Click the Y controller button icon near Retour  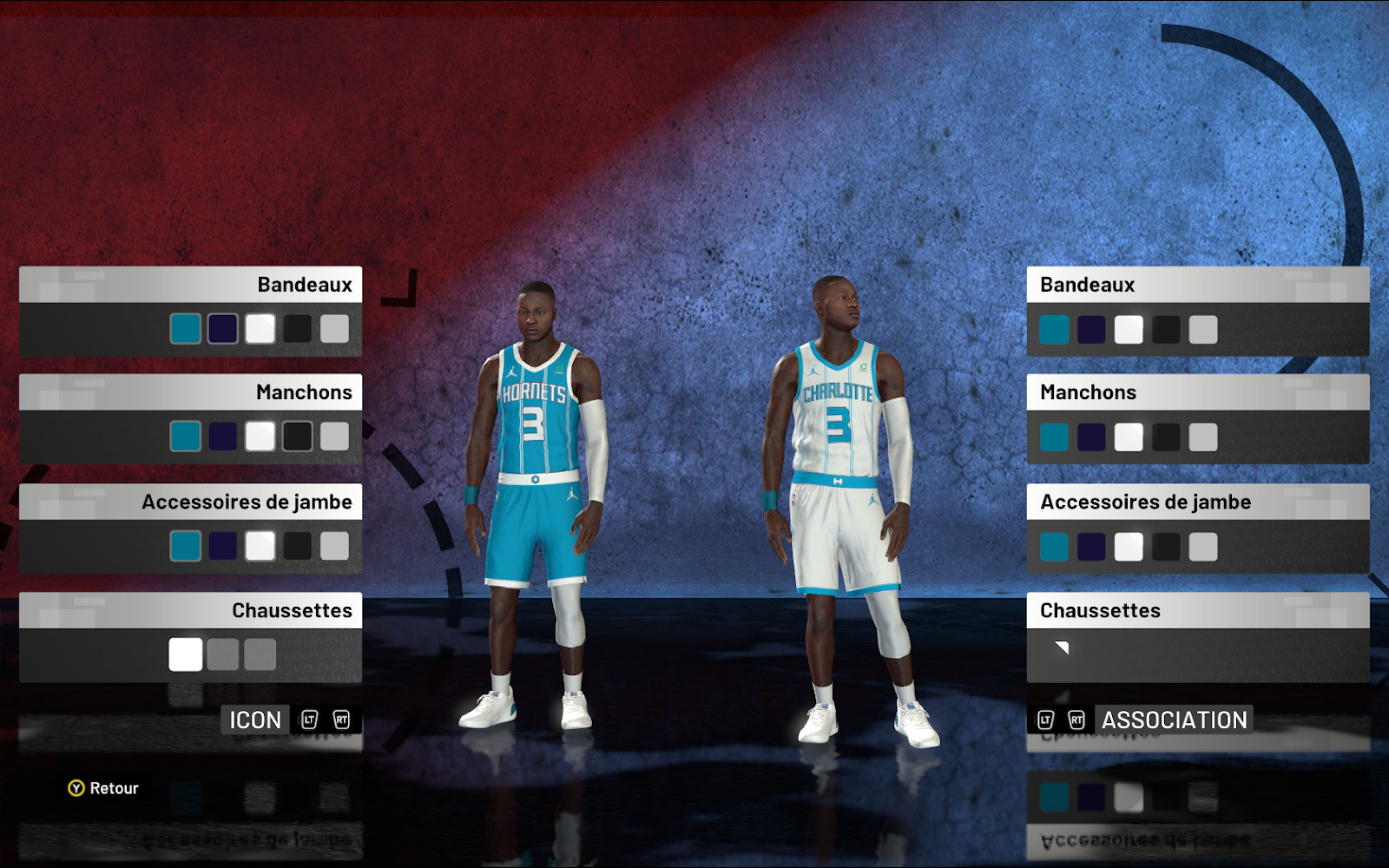pos(77,789)
